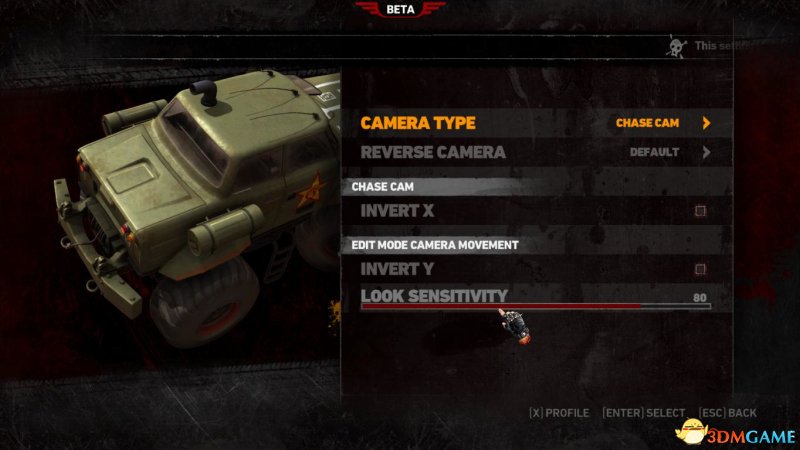Cycle Camera Type with the orange arrow
The width and height of the screenshot is (800, 450).
(706, 123)
